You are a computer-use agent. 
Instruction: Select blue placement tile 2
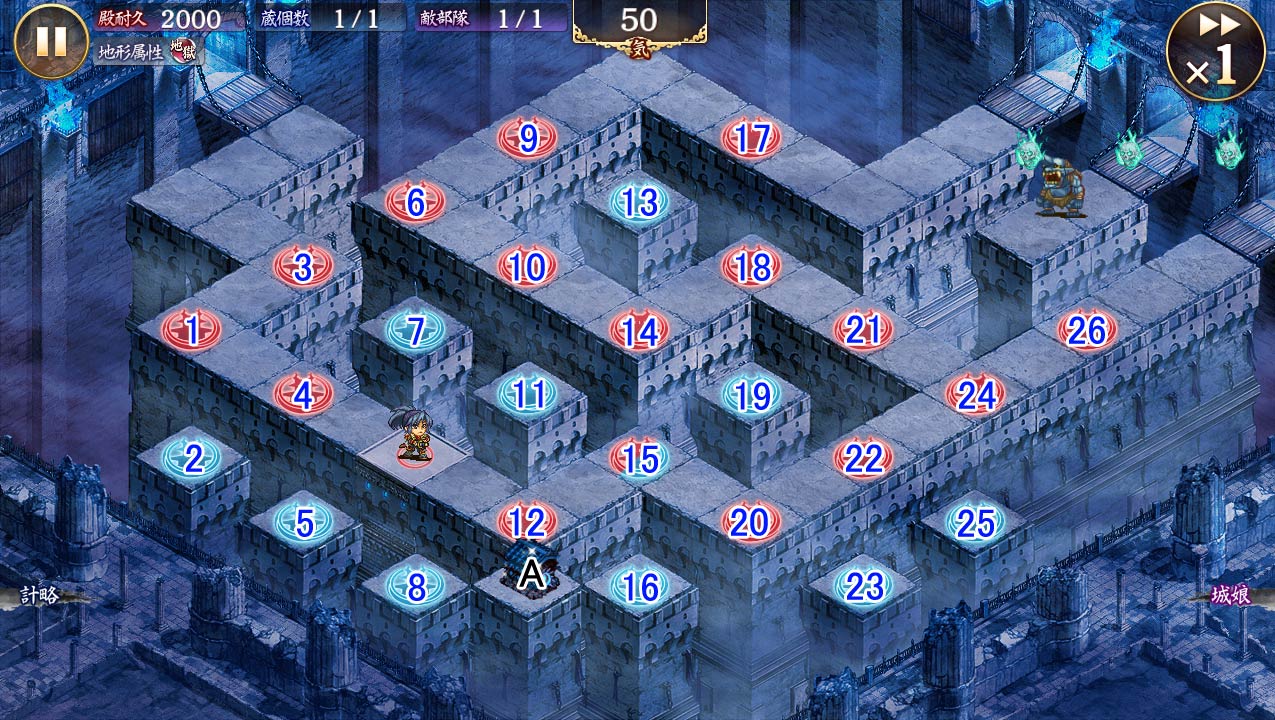click(x=193, y=459)
